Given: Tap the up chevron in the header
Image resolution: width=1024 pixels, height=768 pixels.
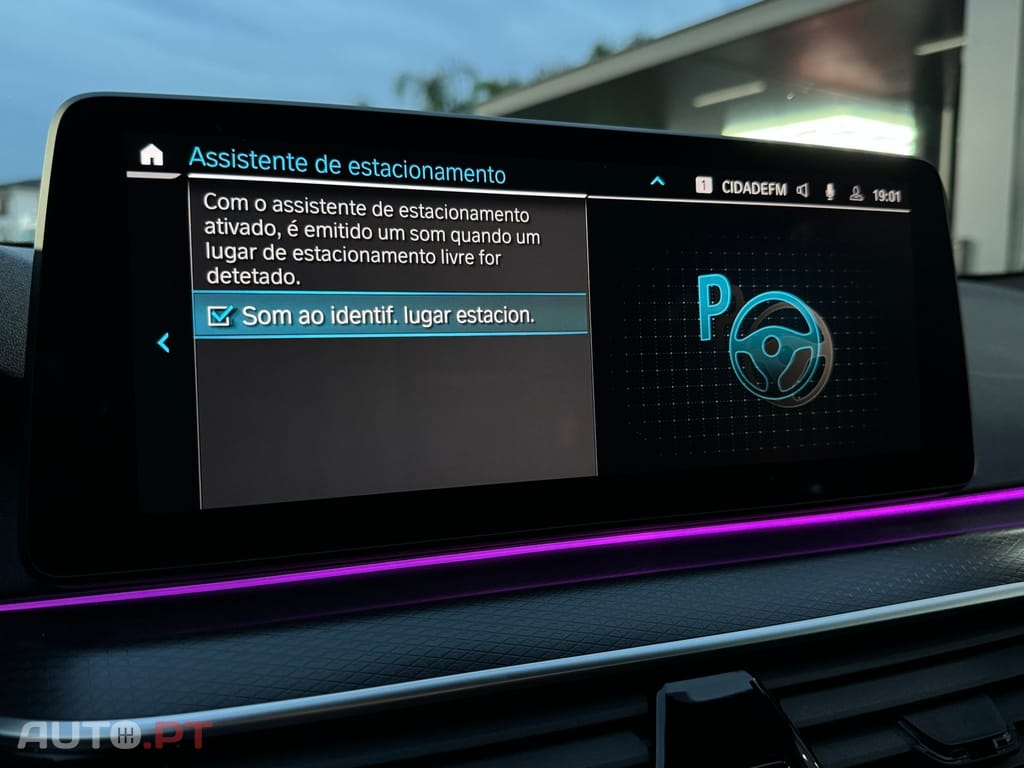Looking at the screenshot, I should coord(657,181).
